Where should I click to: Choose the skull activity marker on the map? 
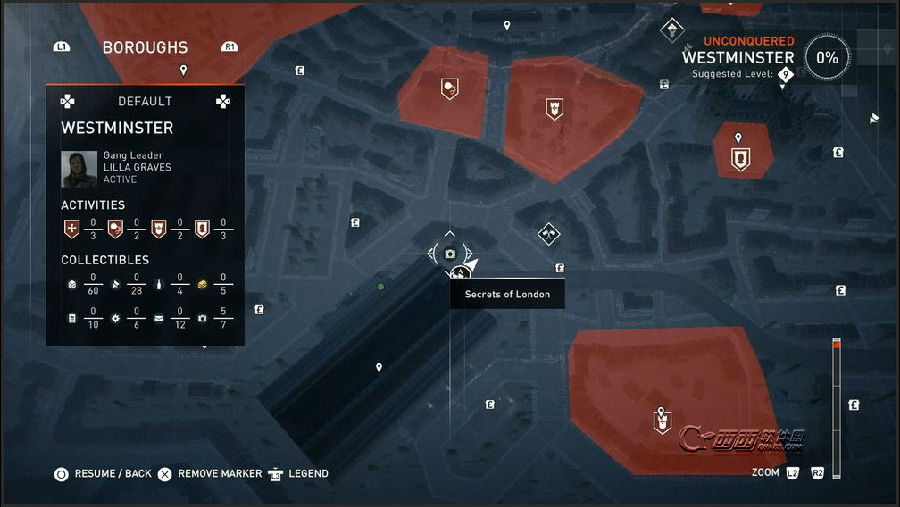[449, 89]
